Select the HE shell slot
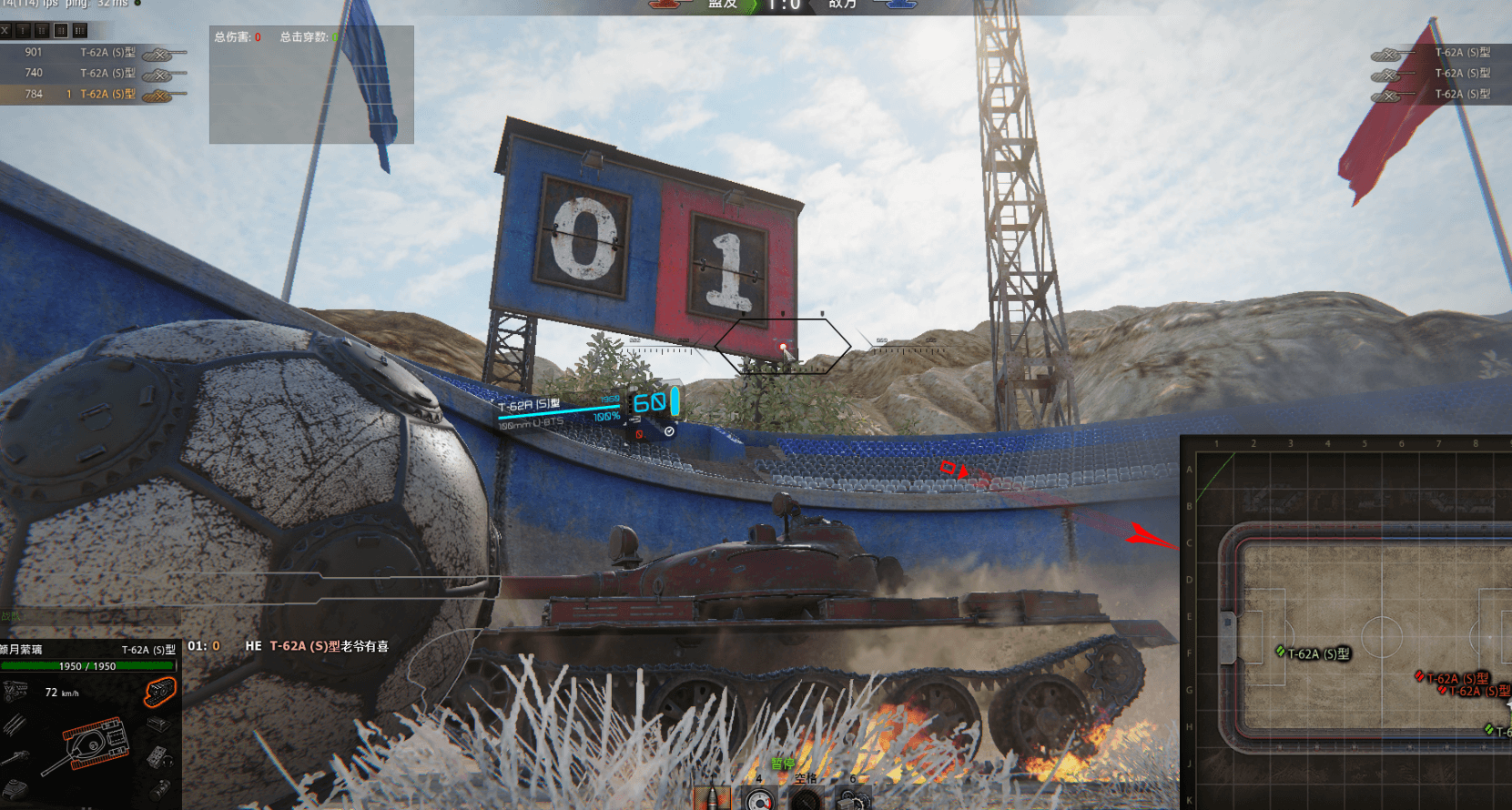1512x810 pixels. (x=712, y=798)
